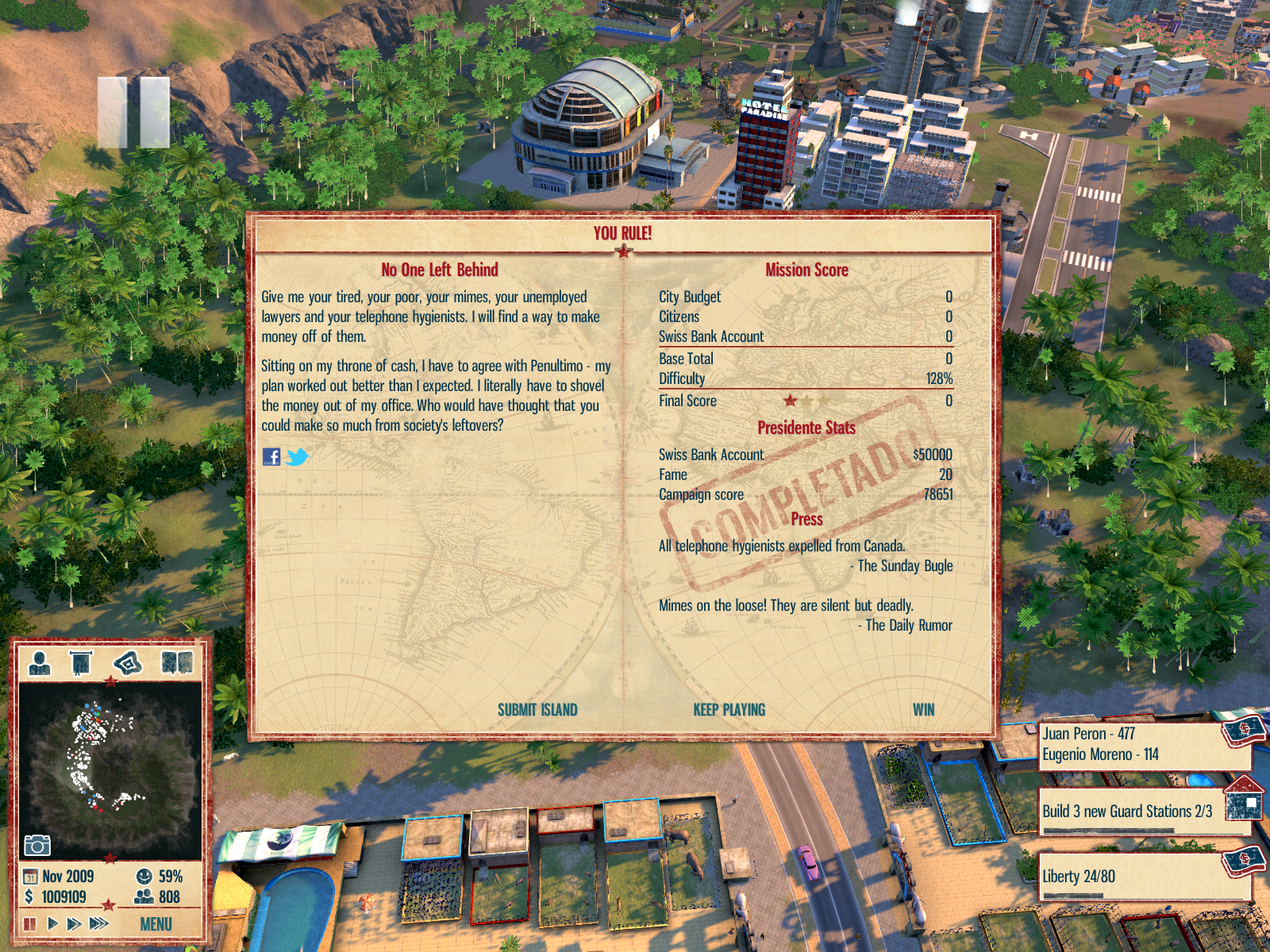Click the calendar date icon
Viewport: 1270px width, 952px height.
click(x=30, y=877)
